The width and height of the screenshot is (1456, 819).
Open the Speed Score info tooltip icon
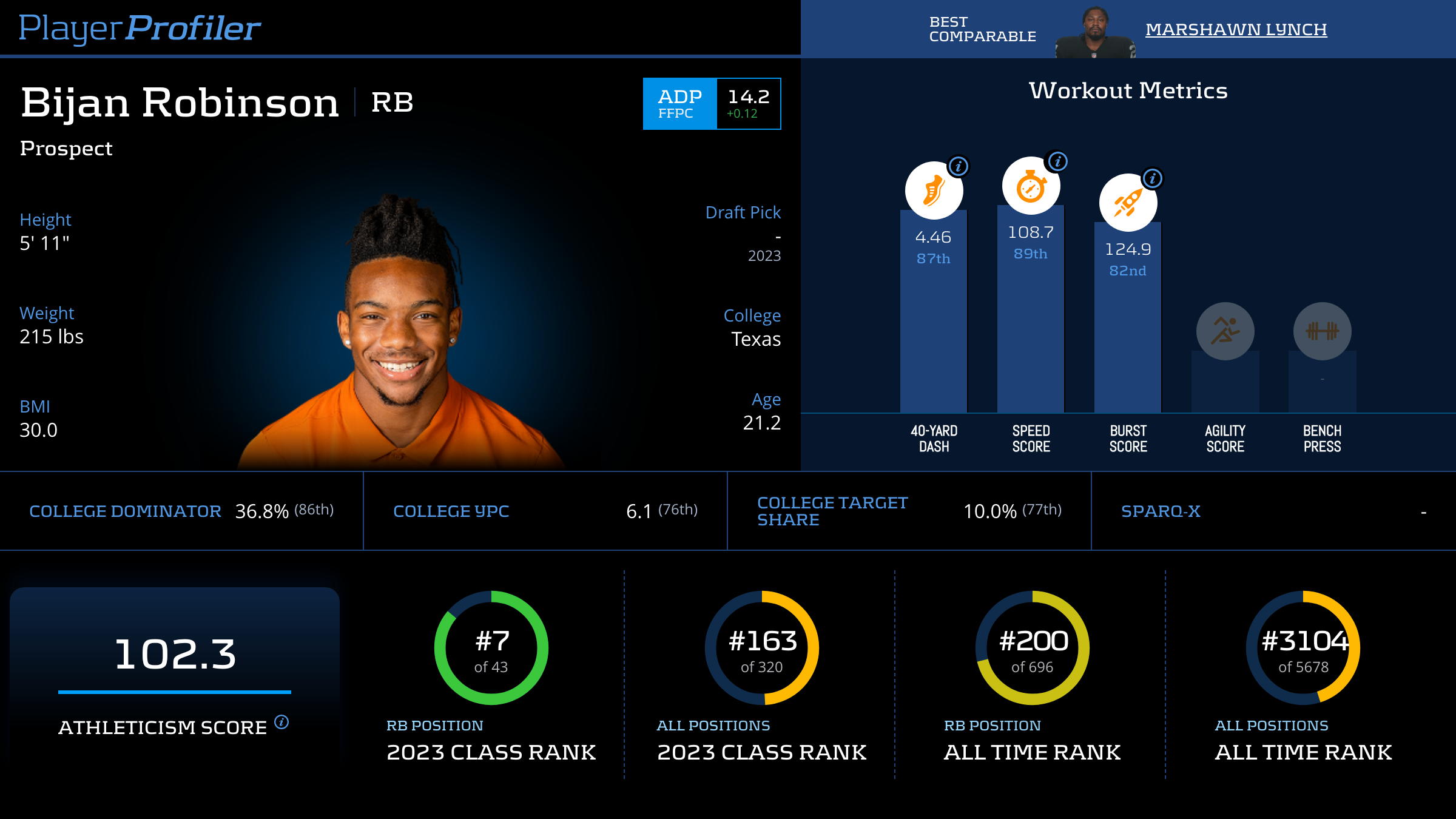tap(1057, 161)
